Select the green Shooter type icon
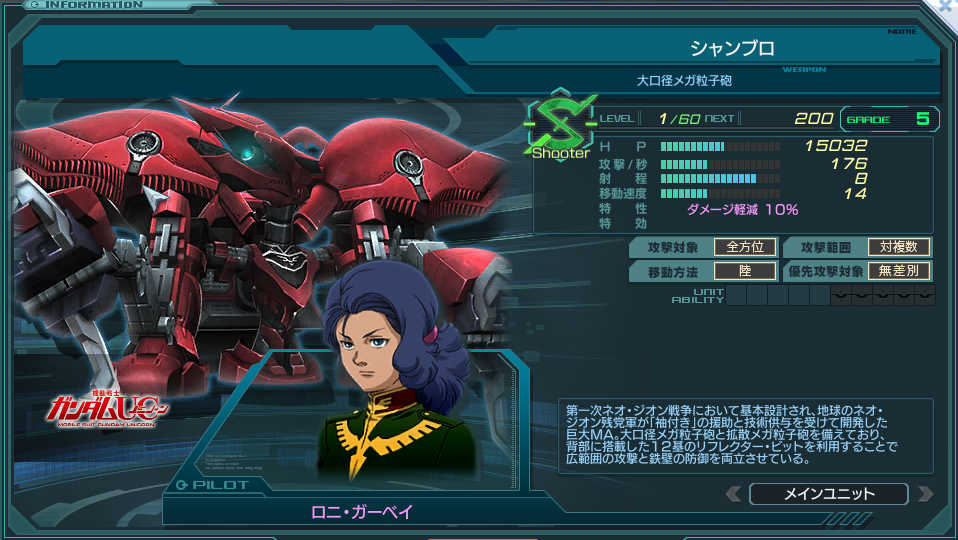The image size is (958, 540). click(559, 129)
